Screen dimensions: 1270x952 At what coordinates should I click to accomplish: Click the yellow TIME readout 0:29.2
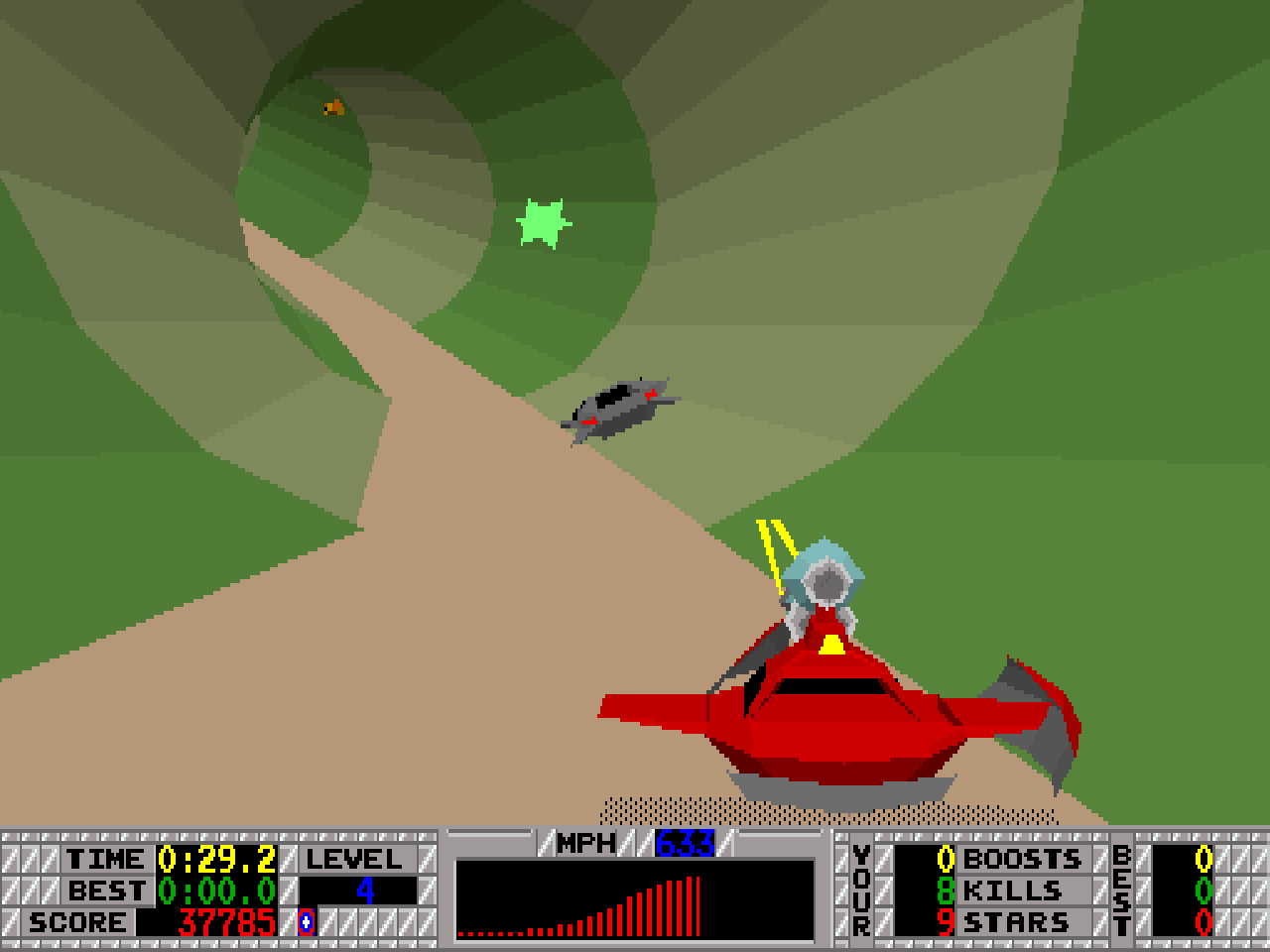(x=215, y=860)
